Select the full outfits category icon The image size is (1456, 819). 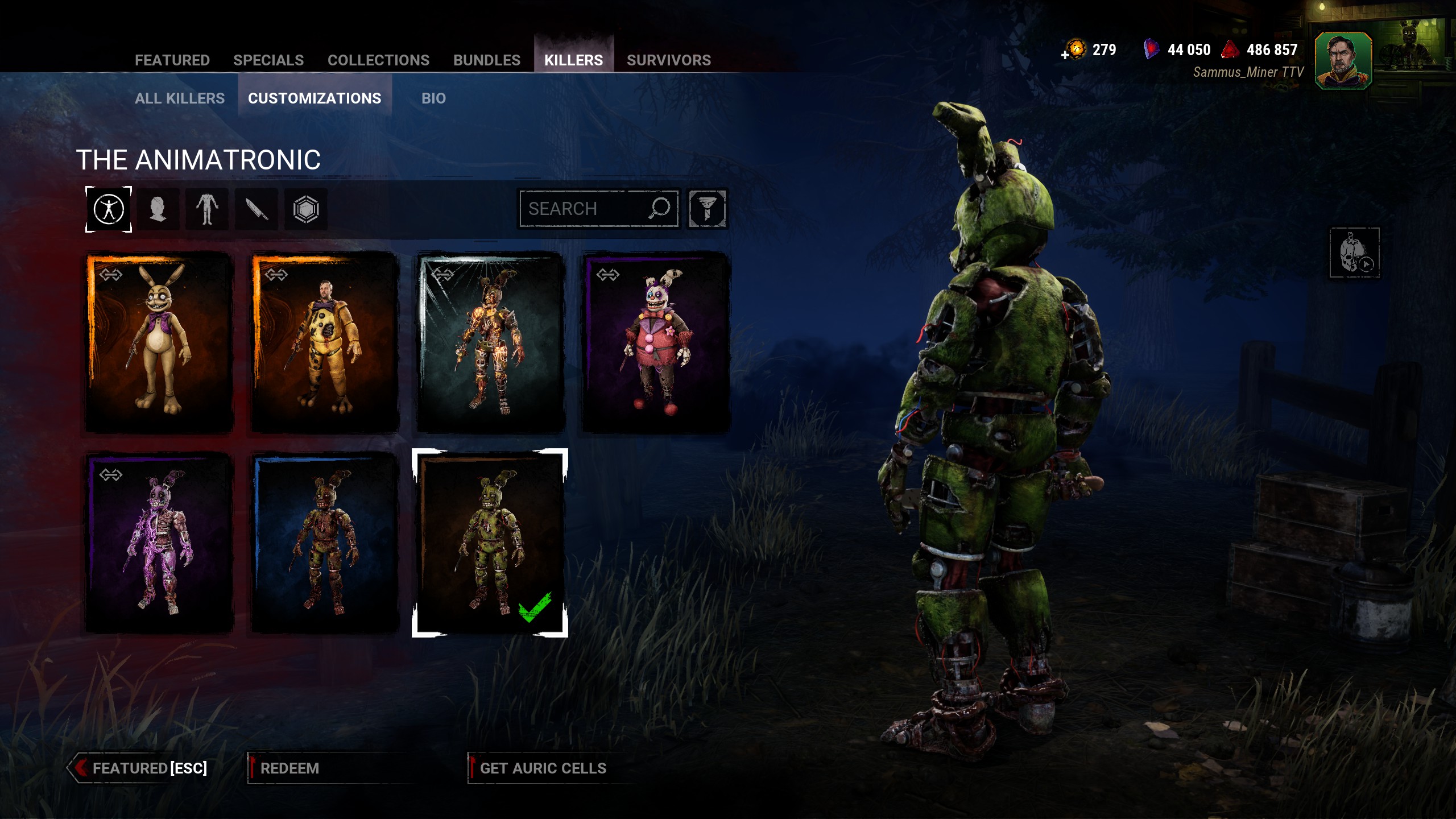click(109, 209)
